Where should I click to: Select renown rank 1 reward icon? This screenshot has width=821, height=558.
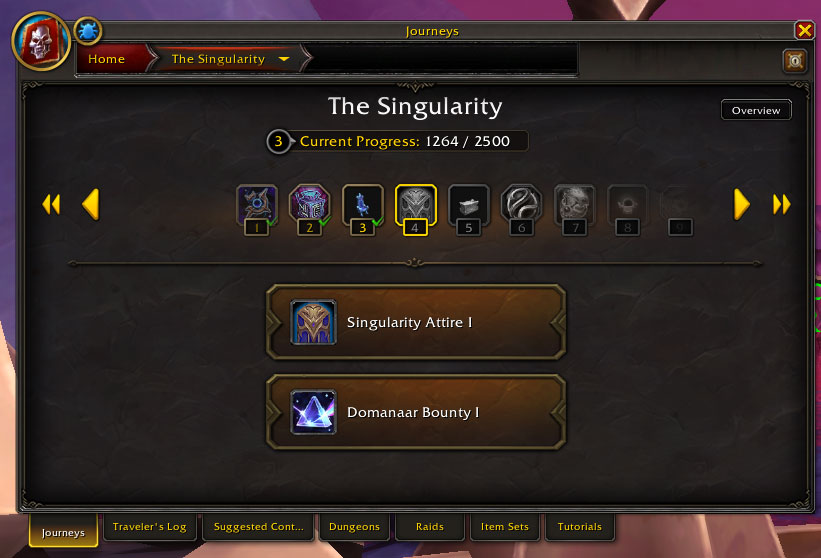click(257, 205)
